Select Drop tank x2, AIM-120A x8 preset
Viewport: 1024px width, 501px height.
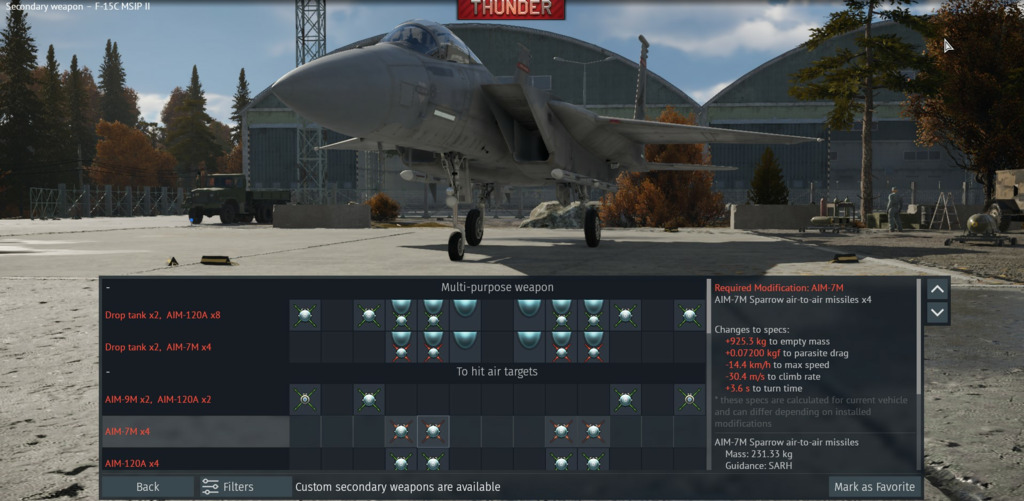162,315
